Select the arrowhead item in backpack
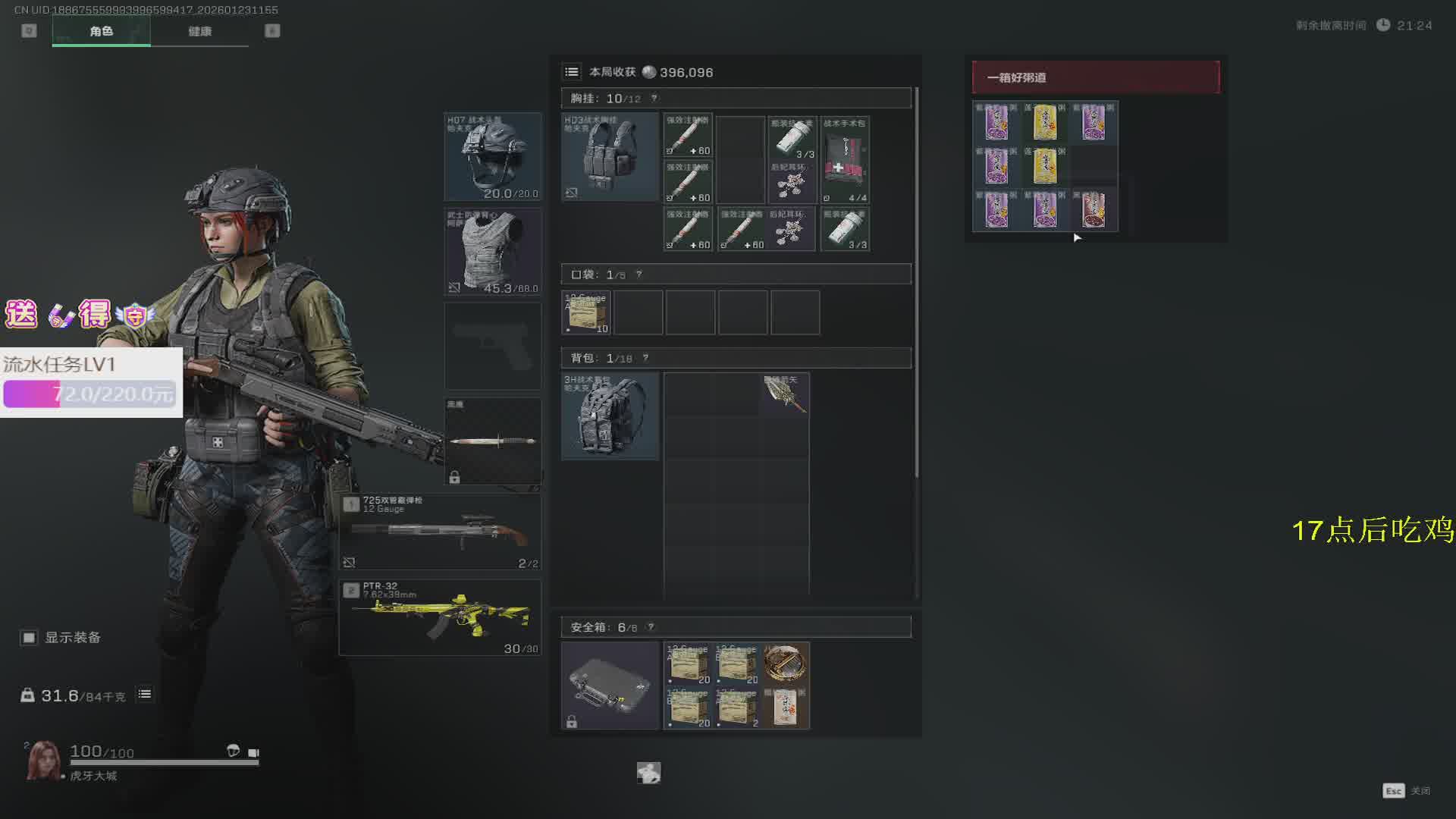1456x819 pixels. (784, 394)
